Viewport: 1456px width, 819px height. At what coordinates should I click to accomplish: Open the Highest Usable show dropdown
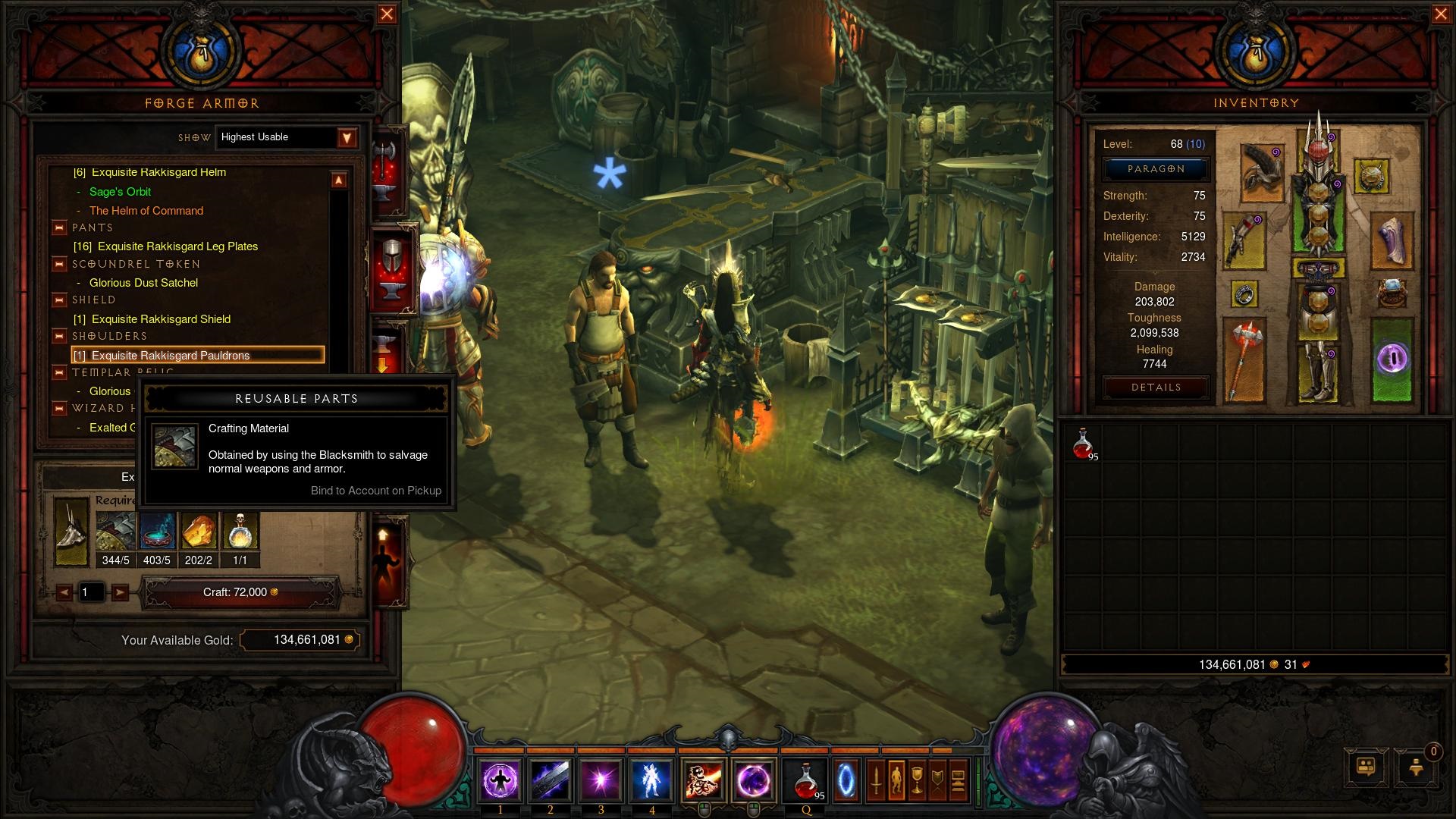[347, 137]
